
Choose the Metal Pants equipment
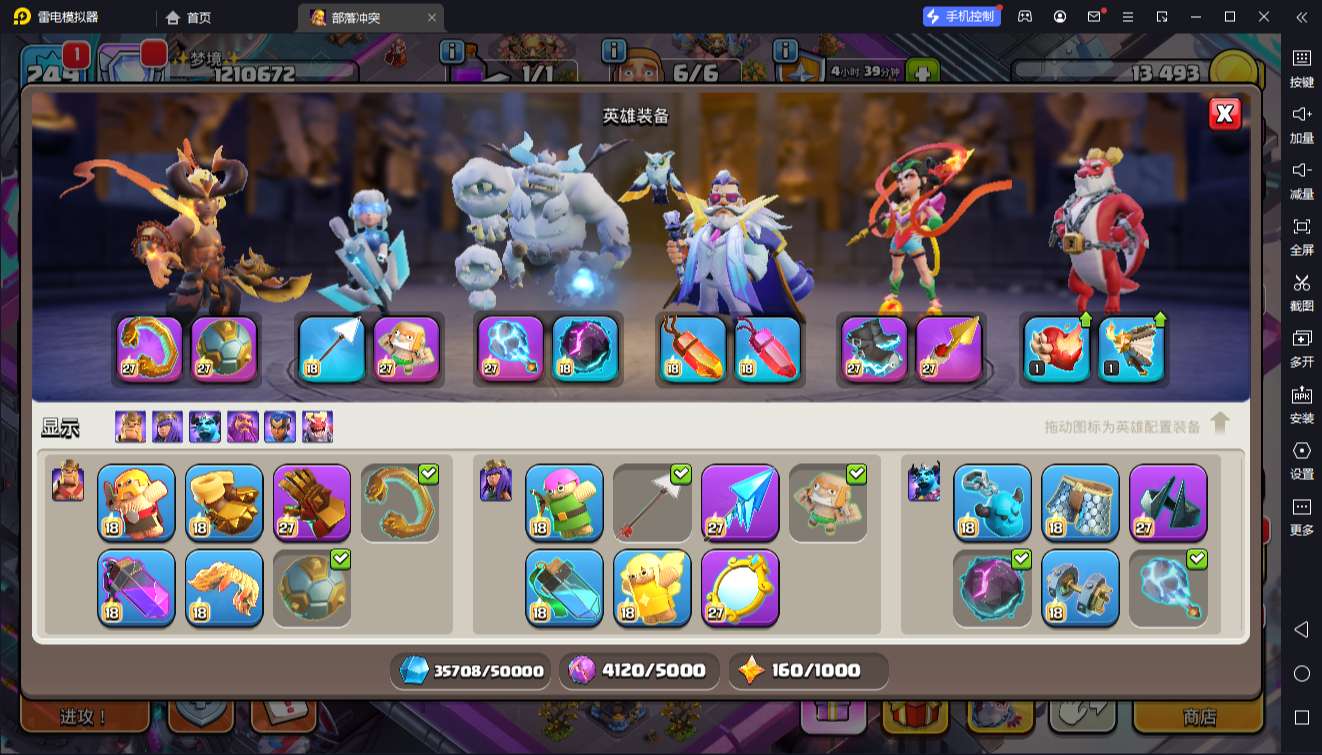tap(1080, 502)
